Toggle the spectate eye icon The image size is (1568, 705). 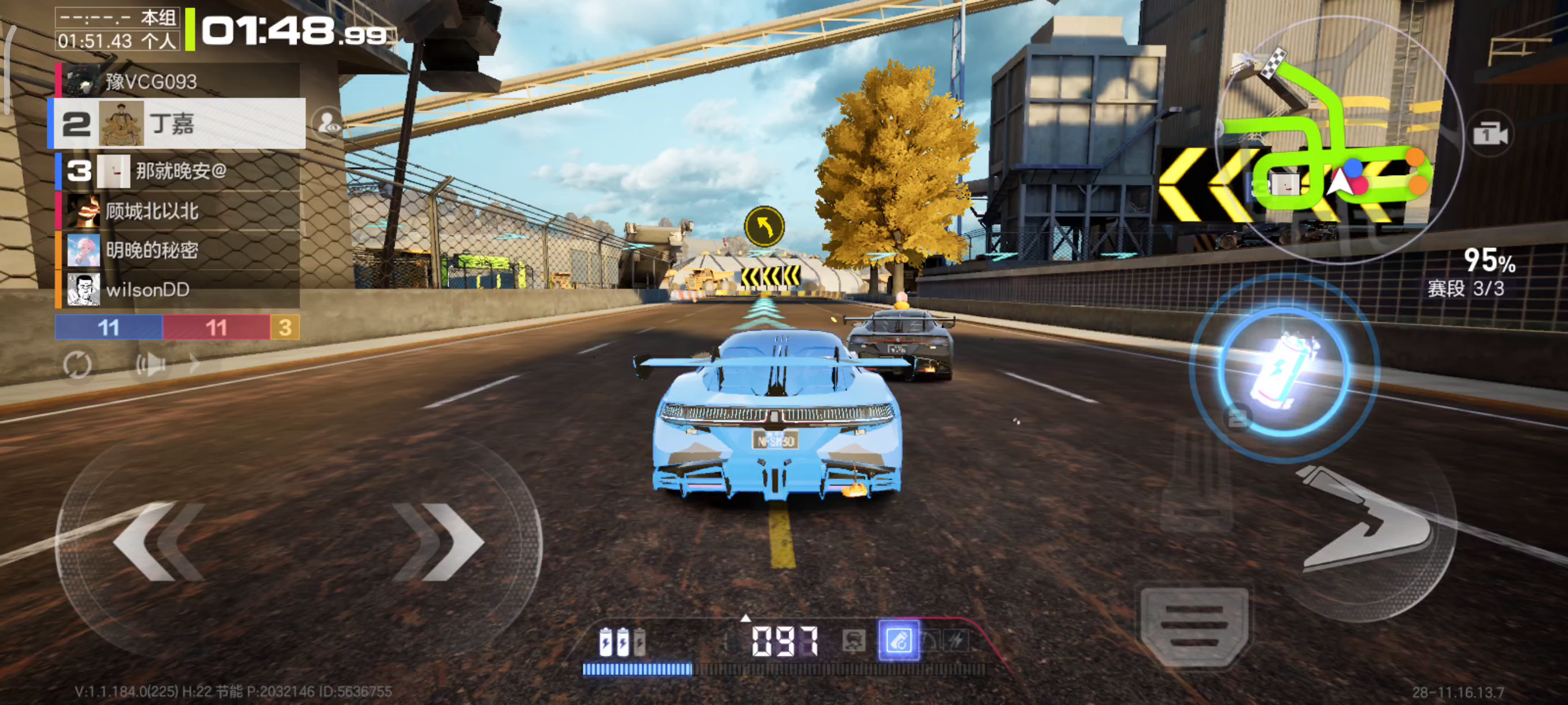(328, 123)
